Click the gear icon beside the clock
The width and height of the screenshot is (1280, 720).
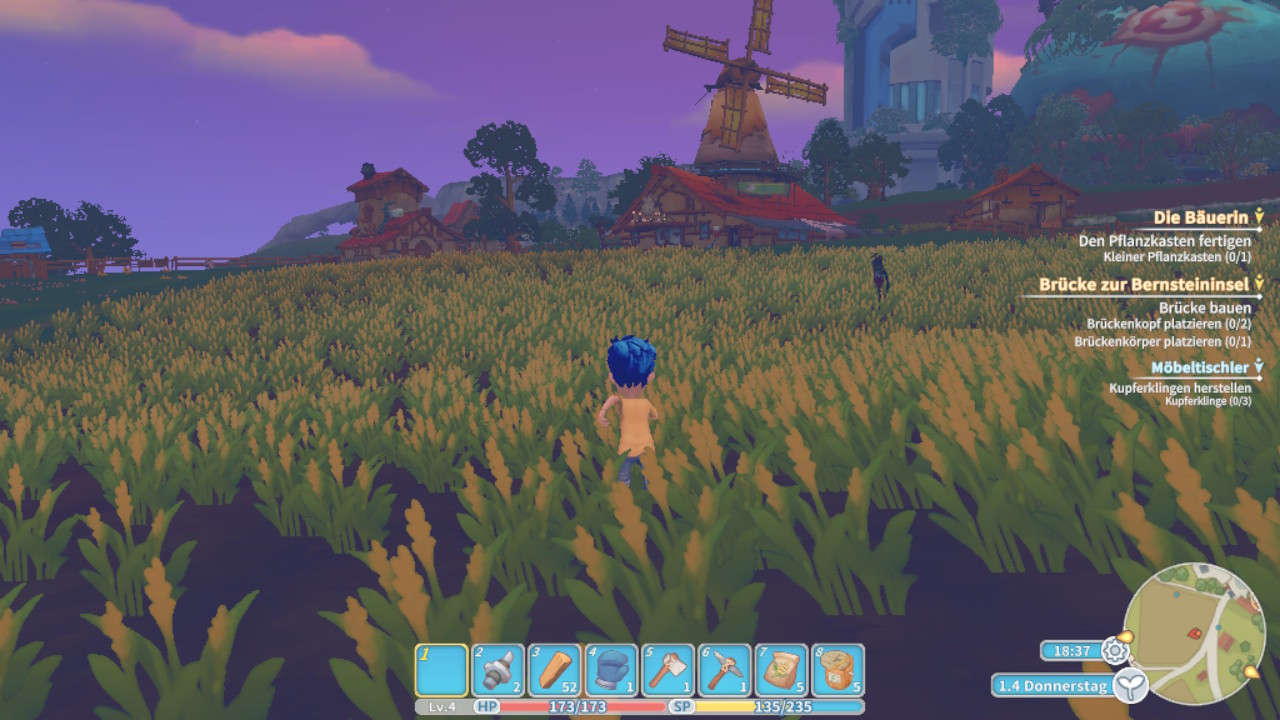[x=1114, y=651]
